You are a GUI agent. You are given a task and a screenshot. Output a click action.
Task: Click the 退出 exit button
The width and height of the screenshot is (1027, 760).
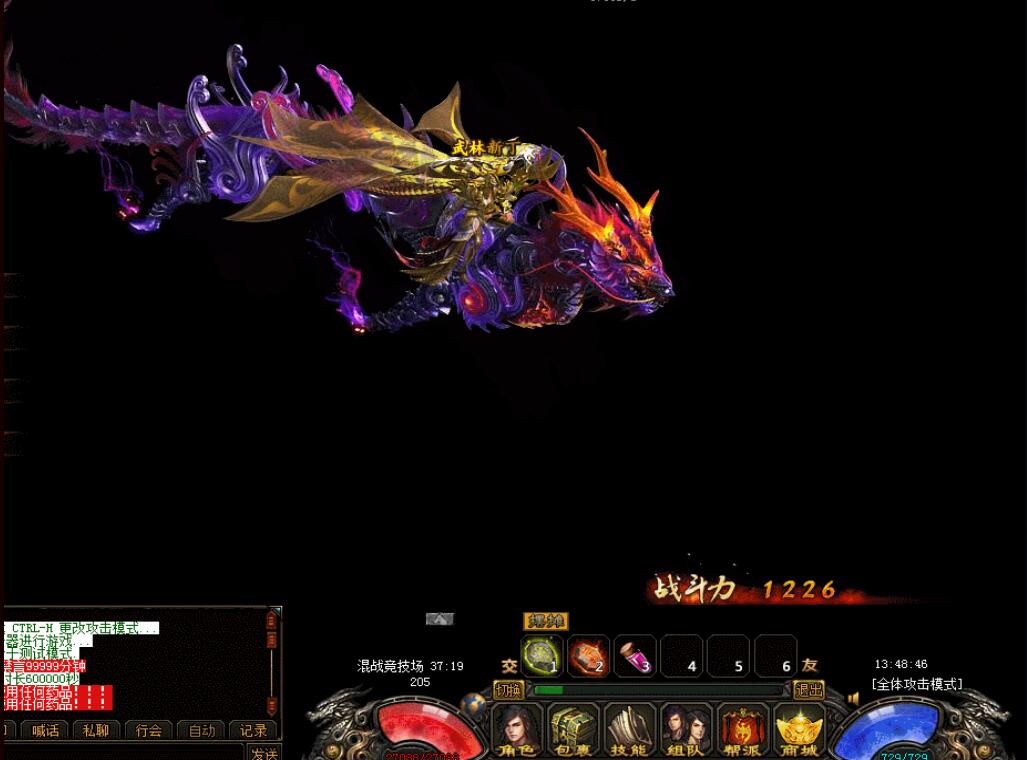click(x=808, y=690)
